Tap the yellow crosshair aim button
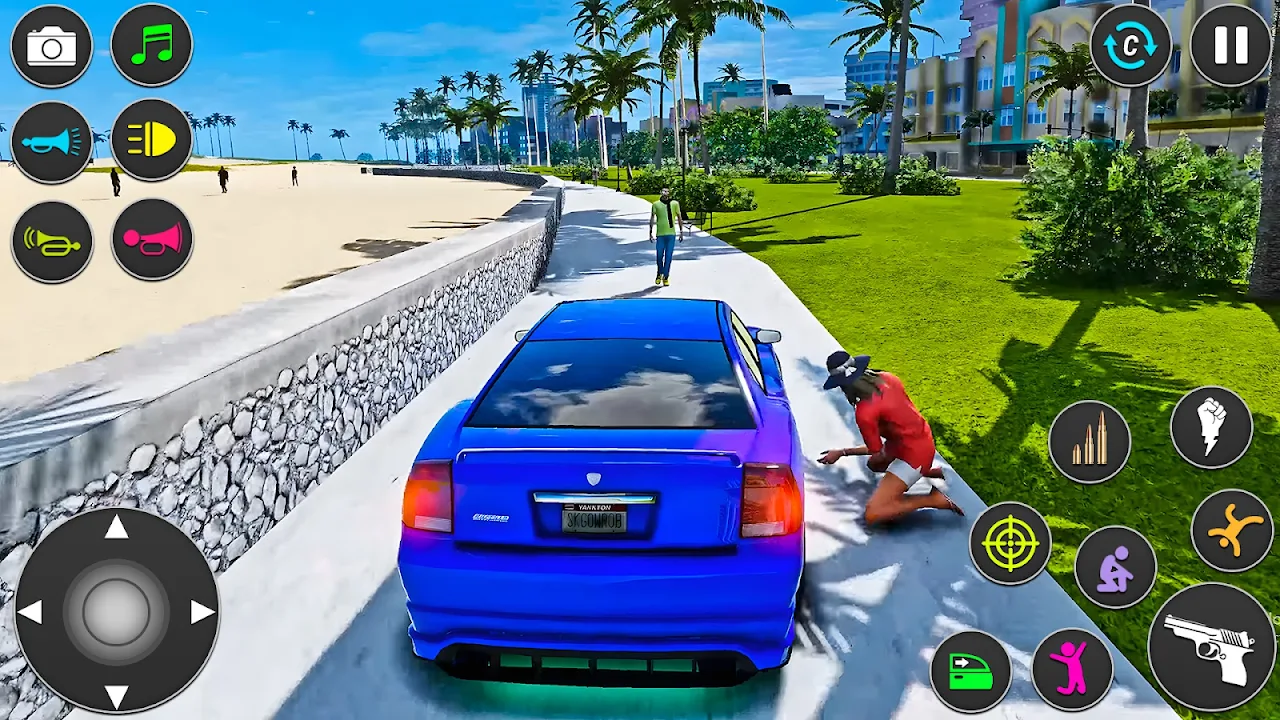This screenshot has width=1280, height=720. (1010, 543)
